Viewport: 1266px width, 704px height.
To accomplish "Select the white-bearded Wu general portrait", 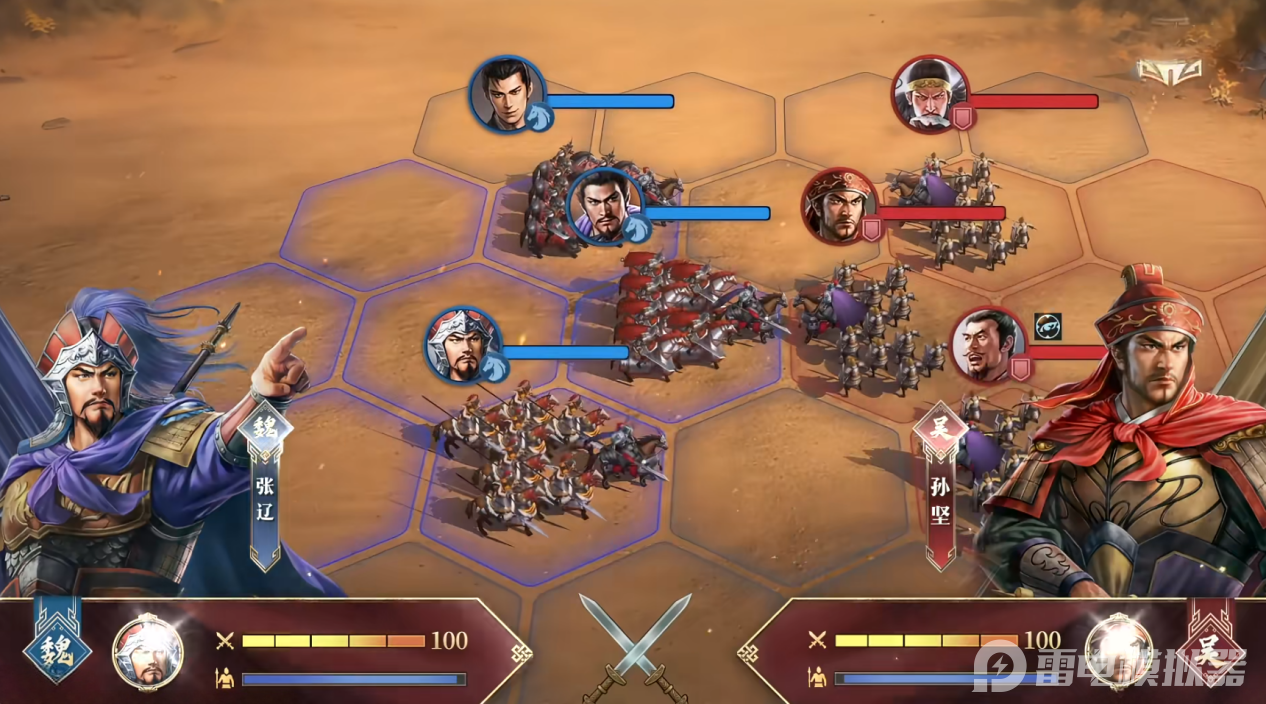I will point(929,93).
